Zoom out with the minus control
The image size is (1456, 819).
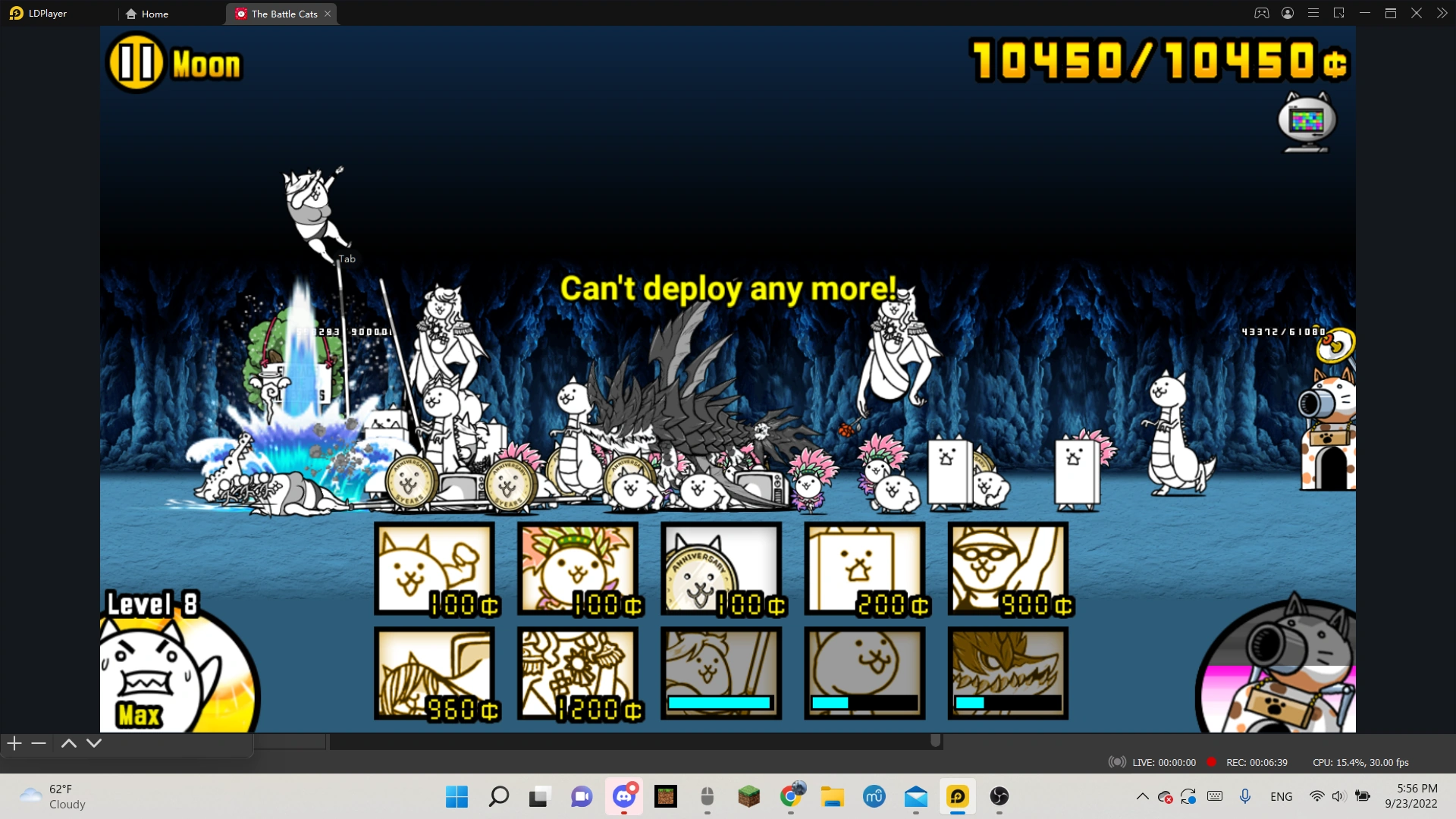point(38,743)
